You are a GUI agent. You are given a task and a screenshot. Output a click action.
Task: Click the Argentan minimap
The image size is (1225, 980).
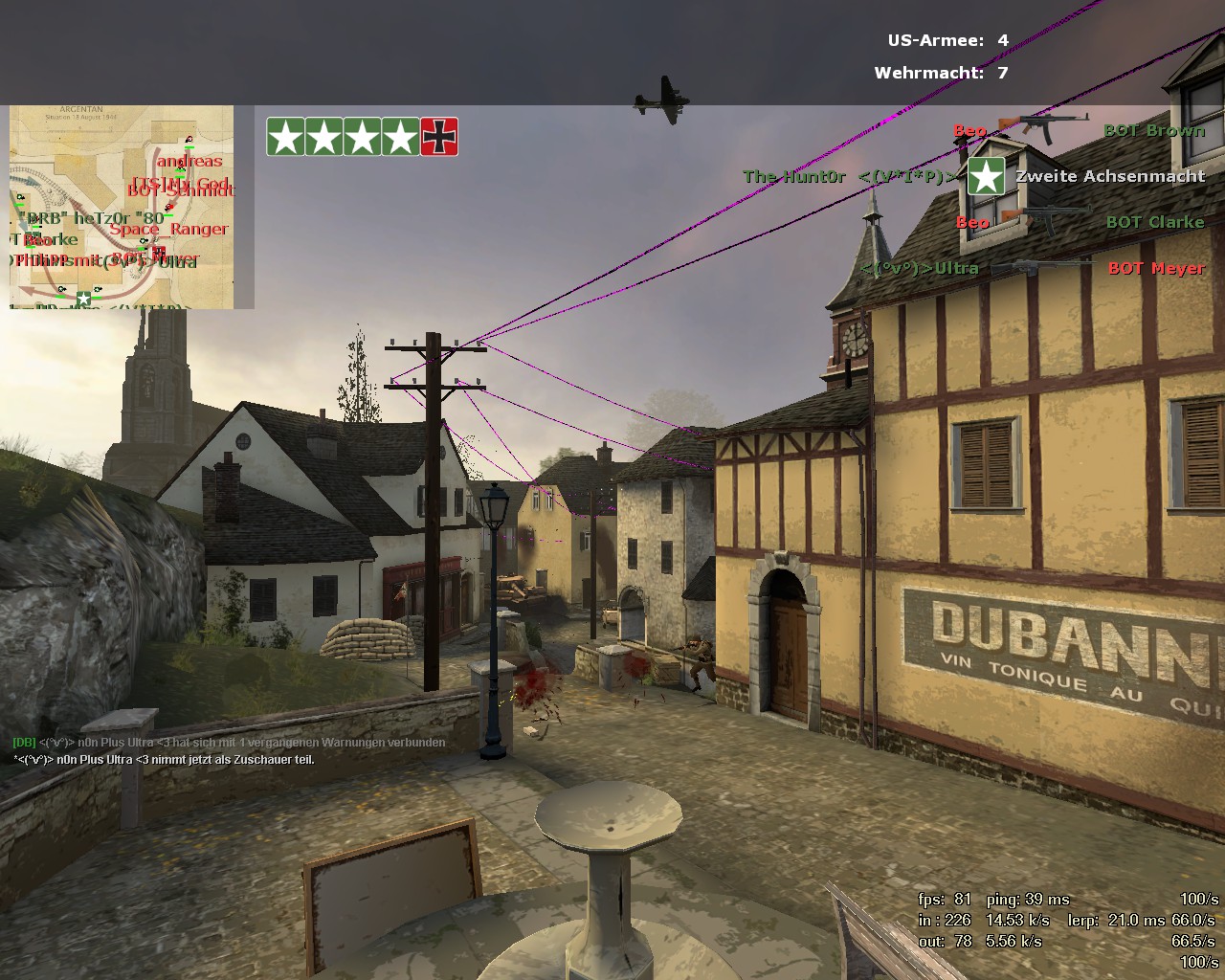[122, 207]
